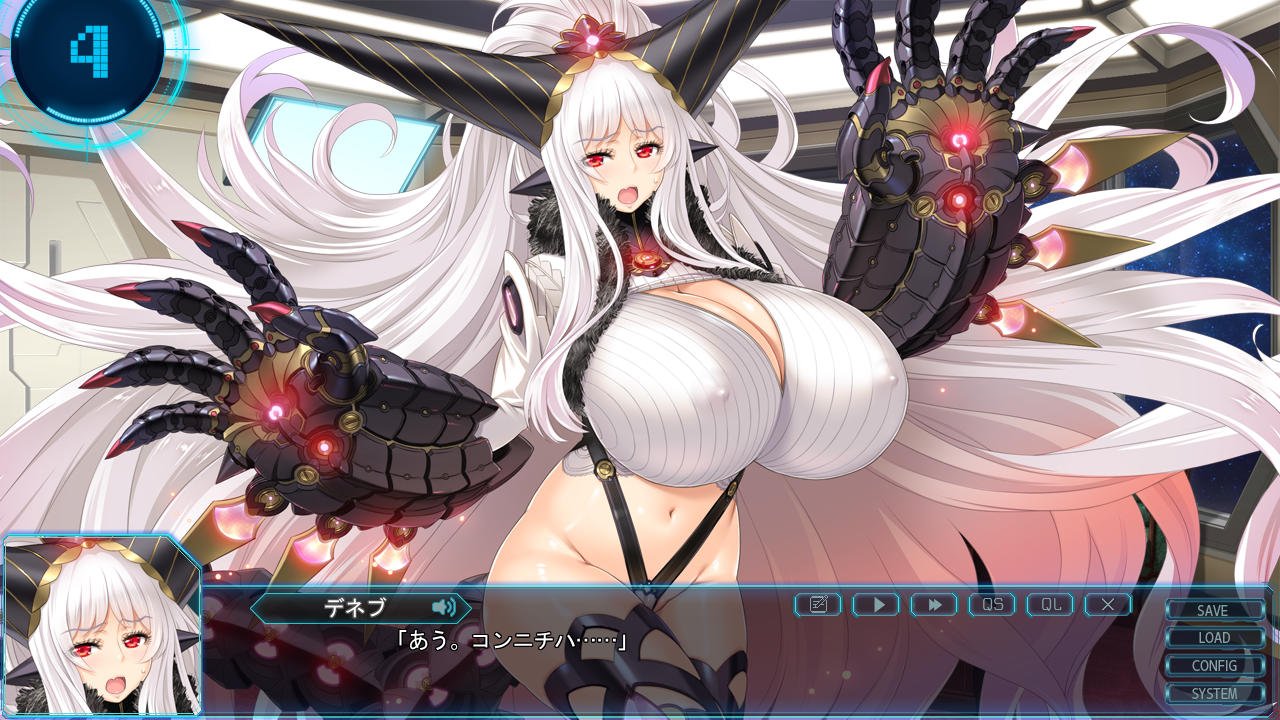Open the LOAD screen

tap(1213, 637)
